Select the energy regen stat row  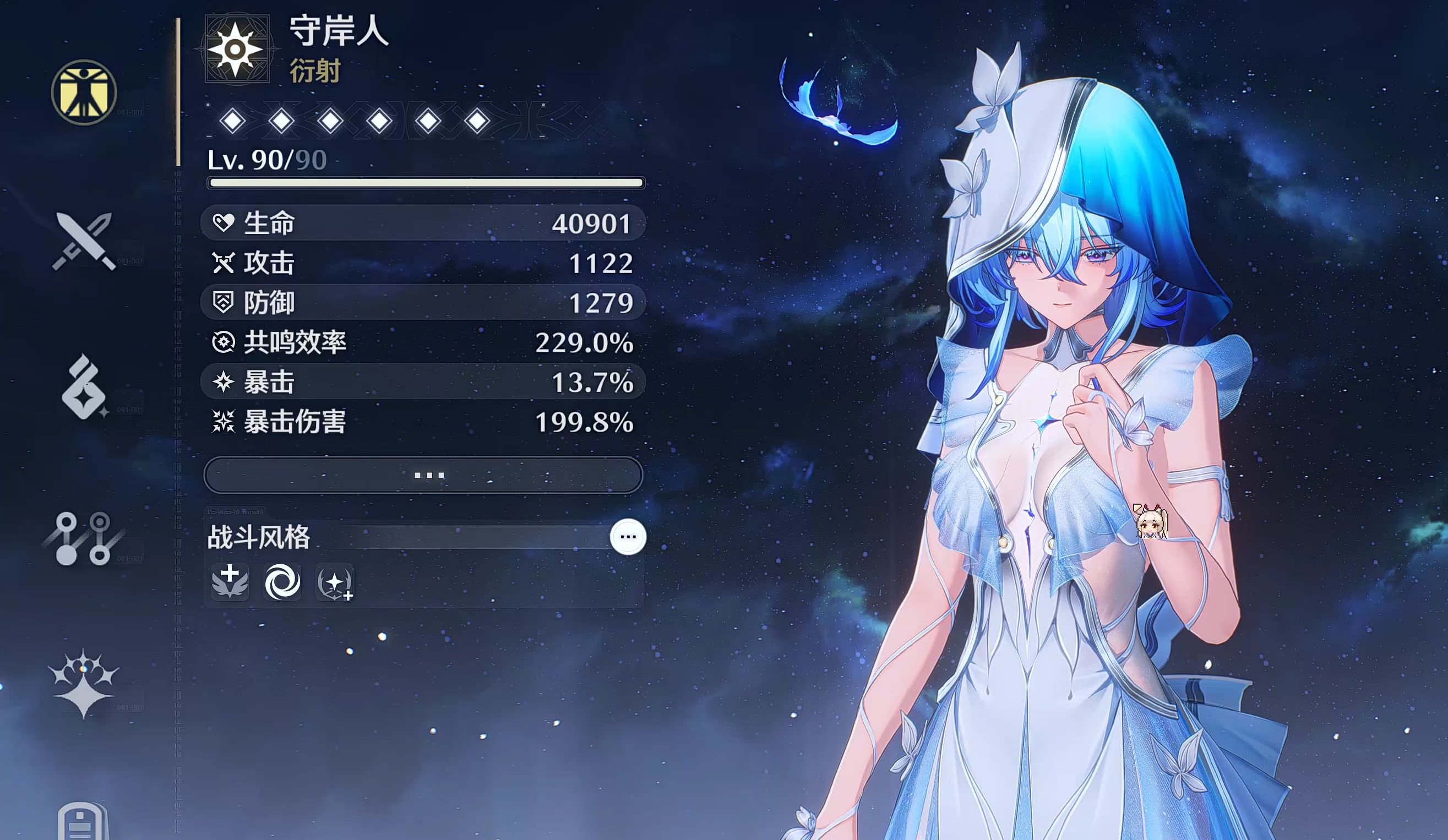pos(423,342)
